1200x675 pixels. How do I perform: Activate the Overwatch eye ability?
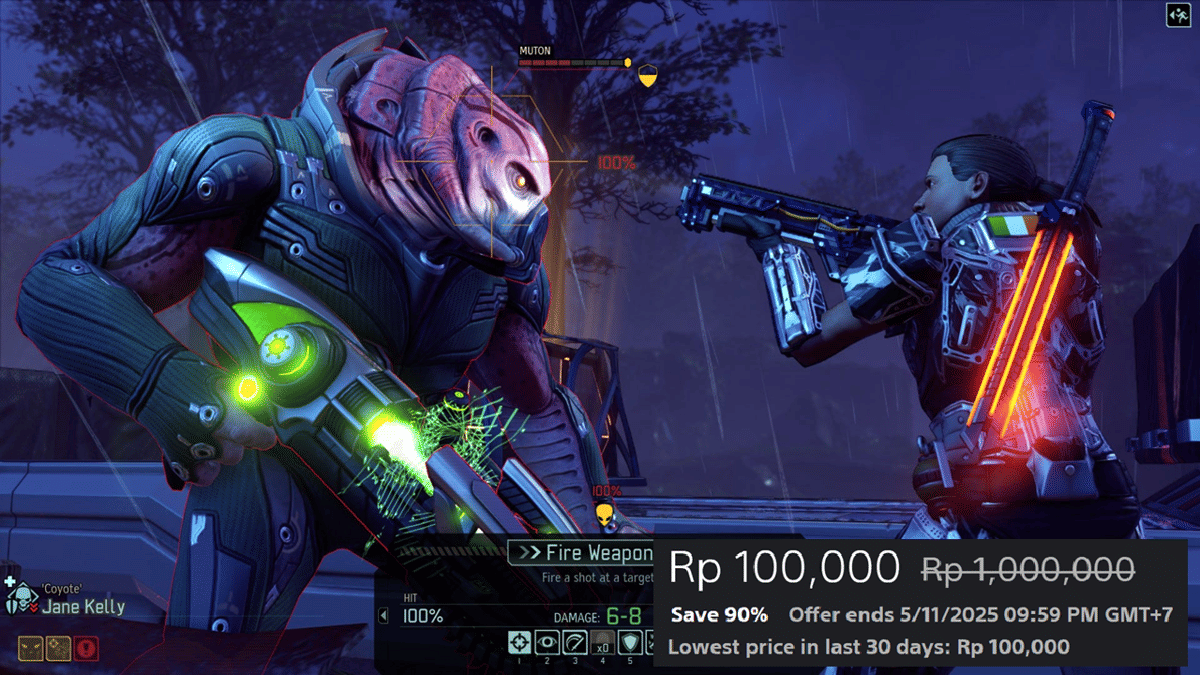(546, 642)
